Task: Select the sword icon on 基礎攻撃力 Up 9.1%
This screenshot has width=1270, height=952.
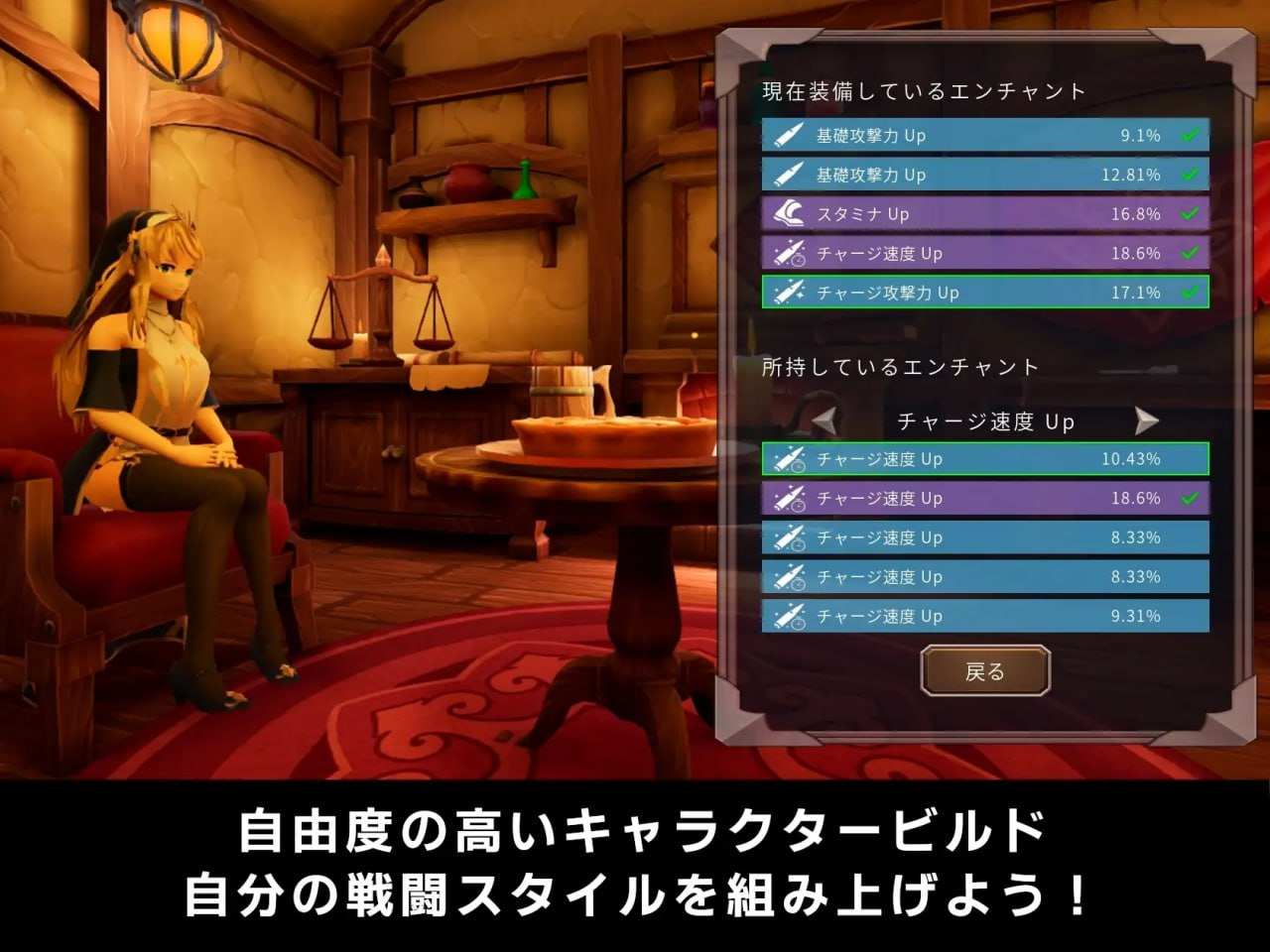Action: 791,136
